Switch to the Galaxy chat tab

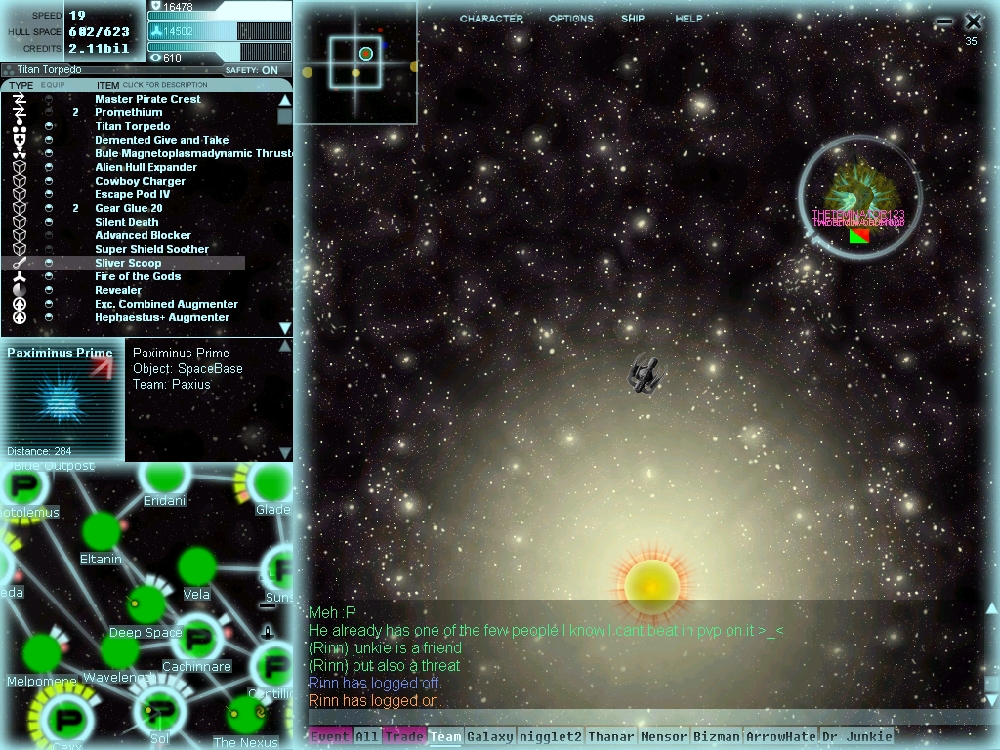pos(490,737)
